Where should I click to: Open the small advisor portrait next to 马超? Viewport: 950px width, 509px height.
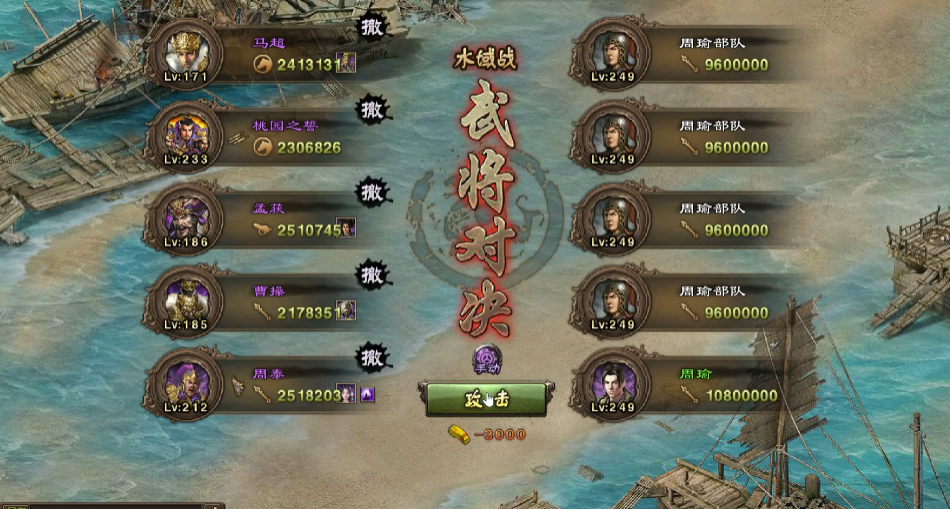point(346,64)
